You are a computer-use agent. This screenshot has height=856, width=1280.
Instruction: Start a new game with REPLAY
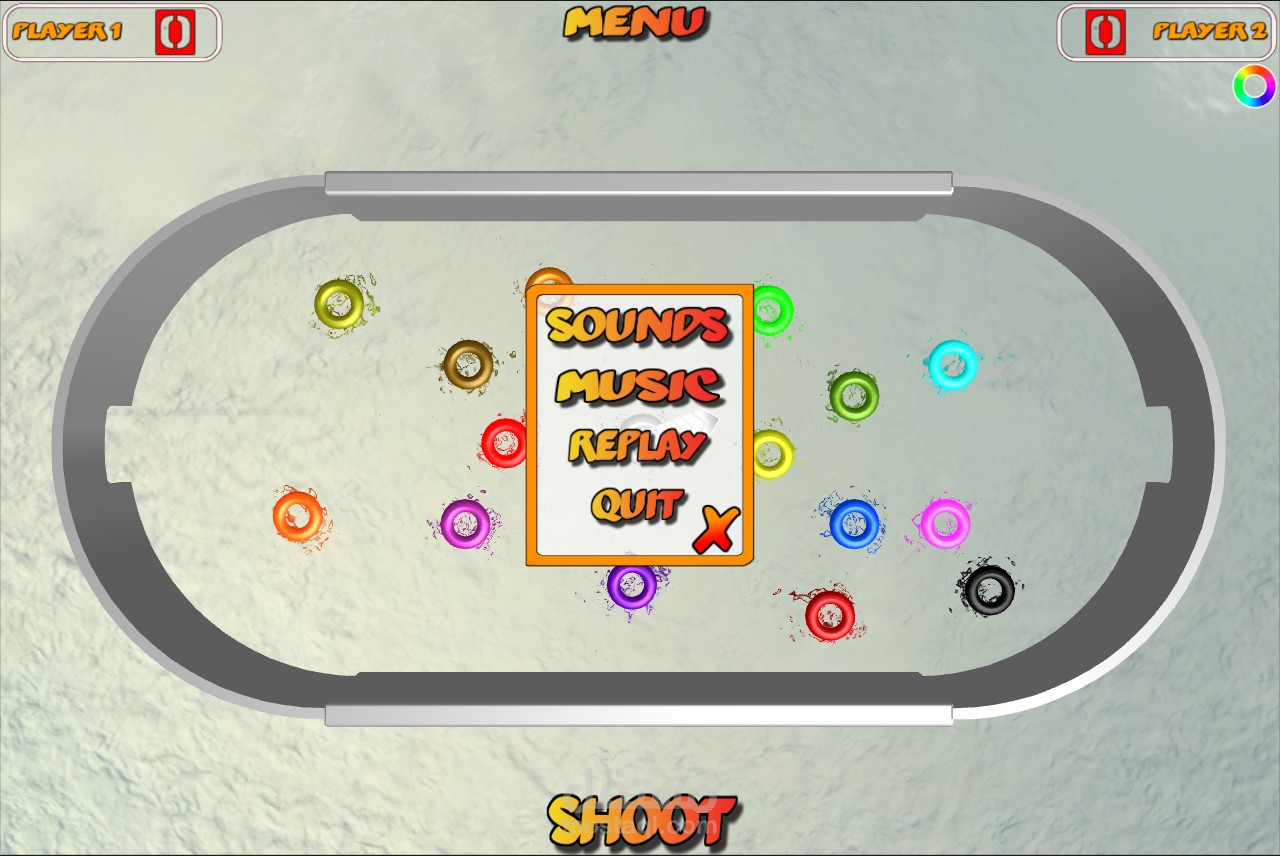click(638, 445)
